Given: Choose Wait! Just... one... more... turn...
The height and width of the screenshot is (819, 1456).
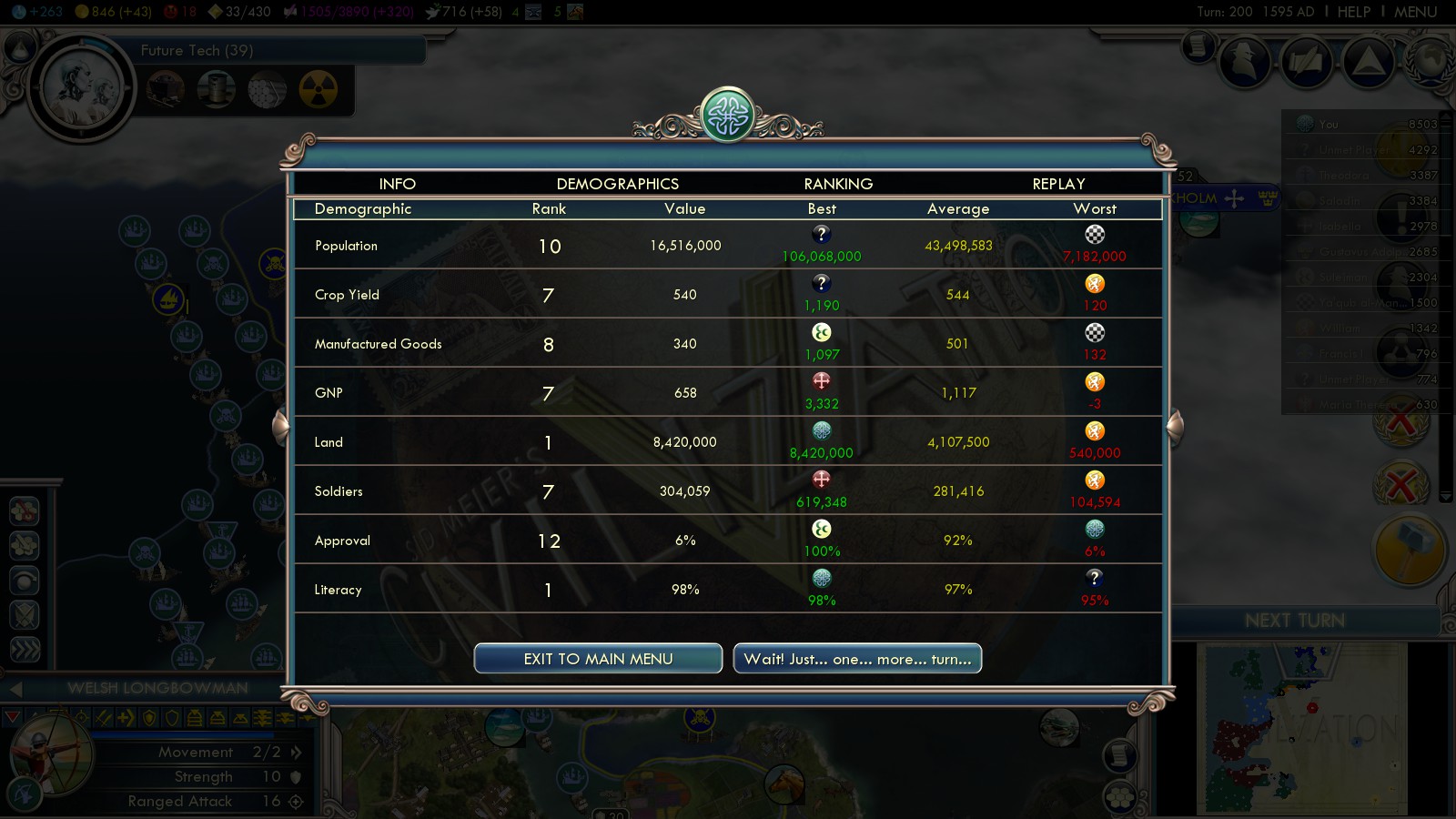Looking at the screenshot, I should click(857, 659).
